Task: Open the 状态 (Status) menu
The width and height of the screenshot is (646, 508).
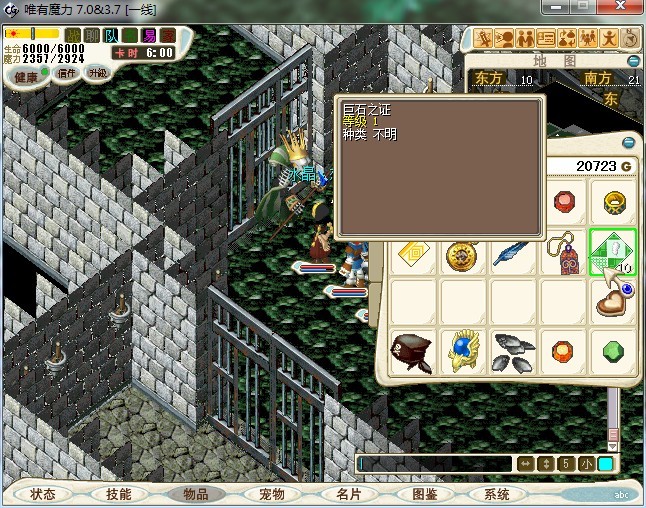Action: click(x=43, y=494)
